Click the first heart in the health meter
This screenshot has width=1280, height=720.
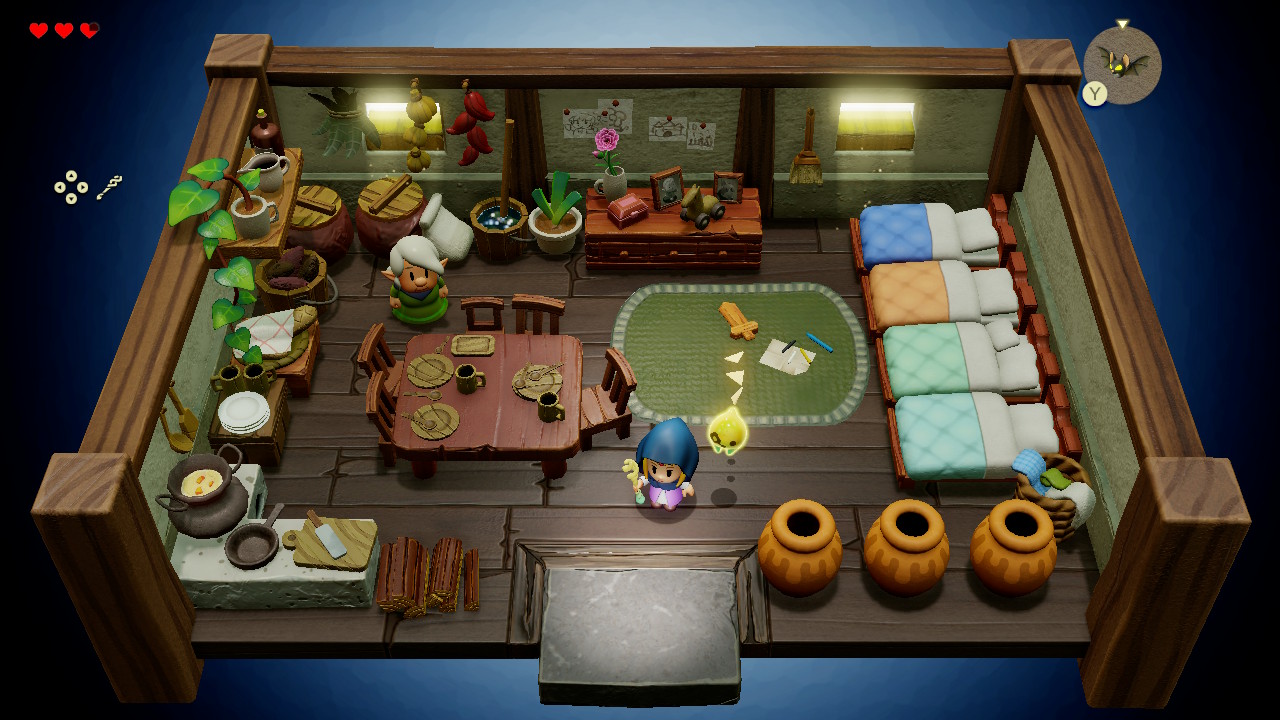tap(39, 30)
